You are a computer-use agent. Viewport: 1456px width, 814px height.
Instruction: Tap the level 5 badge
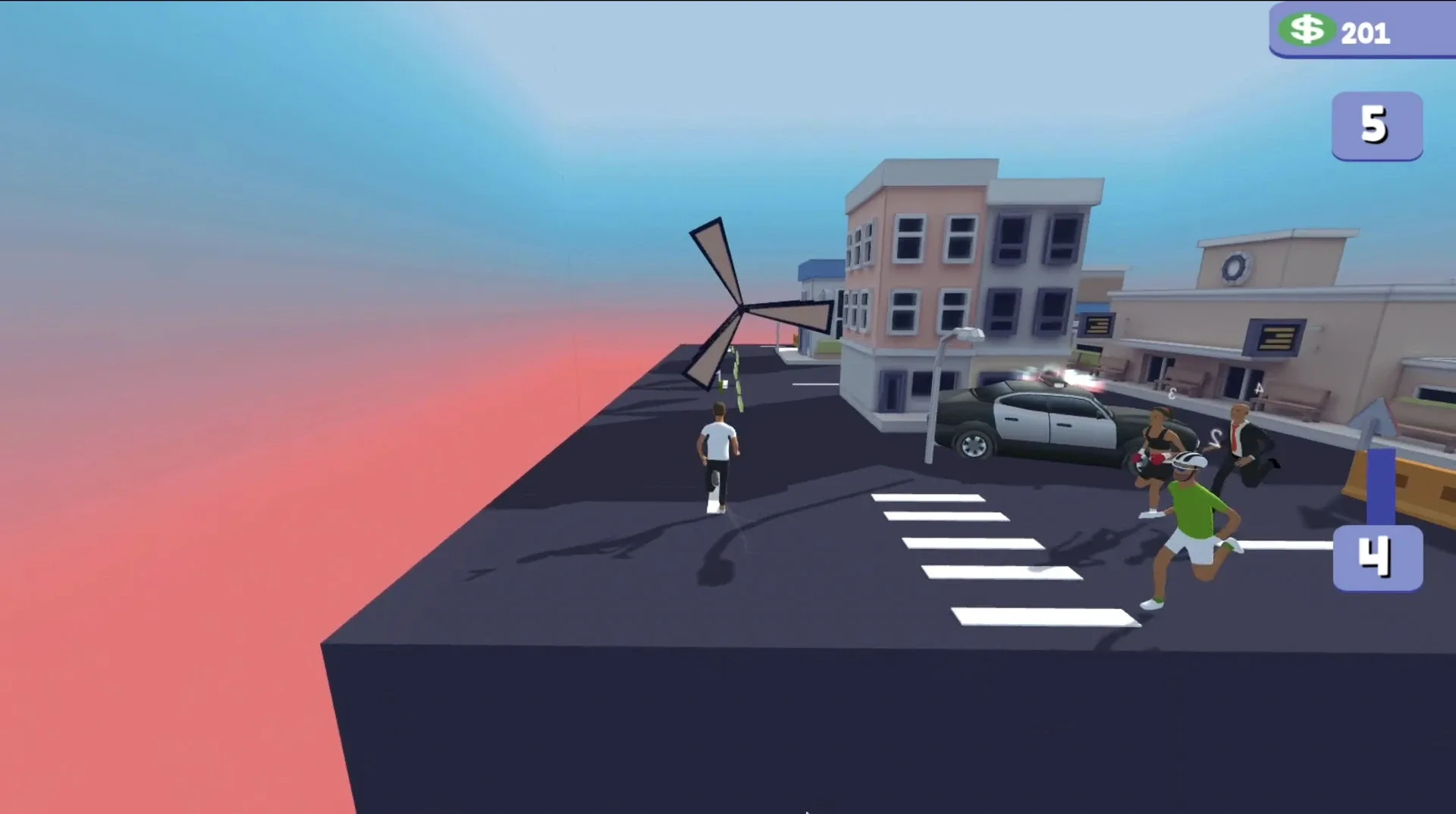tap(1376, 127)
